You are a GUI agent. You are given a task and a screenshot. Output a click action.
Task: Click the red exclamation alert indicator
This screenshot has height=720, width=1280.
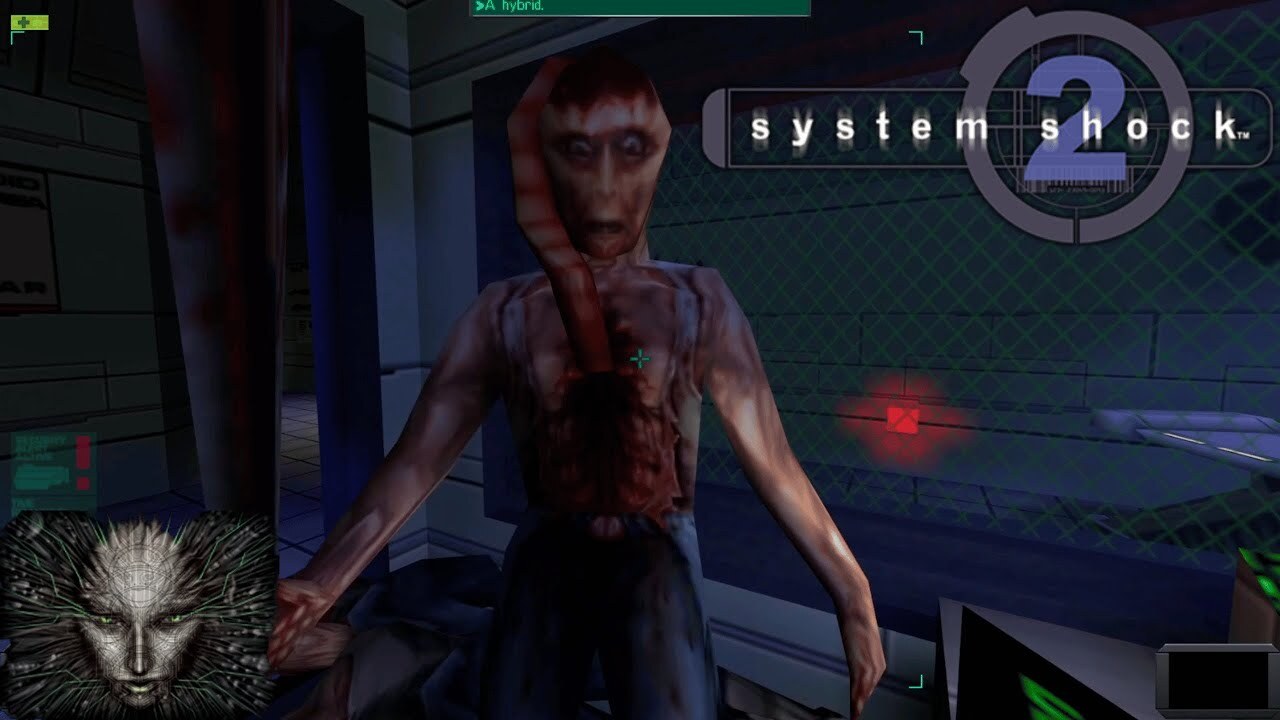coord(84,452)
